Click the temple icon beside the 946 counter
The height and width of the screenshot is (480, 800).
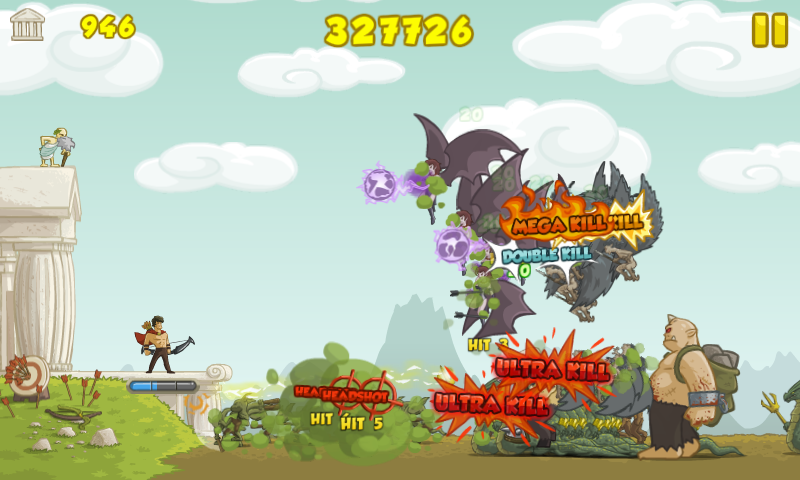(x=28, y=24)
